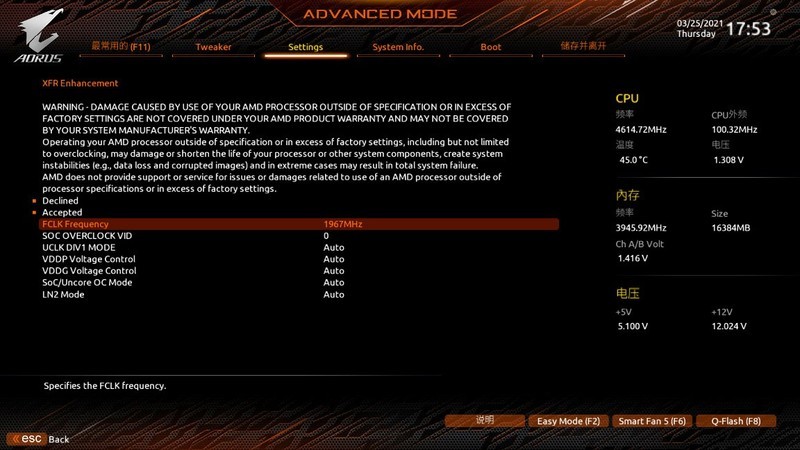Change the SoC/Uncore OC Mode setting
This screenshot has height=450, width=800.
[x=86, y=283]
